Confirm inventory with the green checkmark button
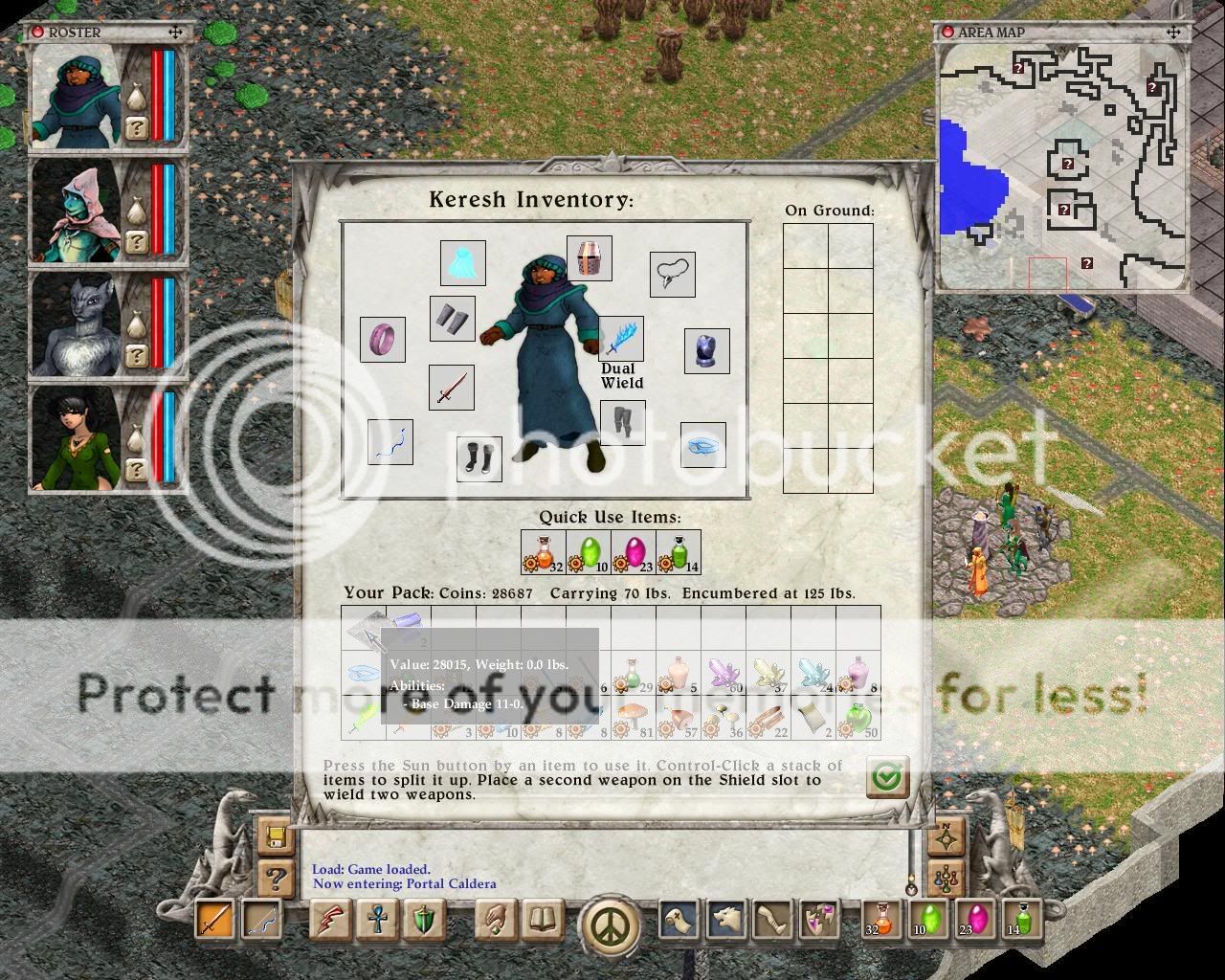This screenshot has height=980, width=1225. coord(887,777)
